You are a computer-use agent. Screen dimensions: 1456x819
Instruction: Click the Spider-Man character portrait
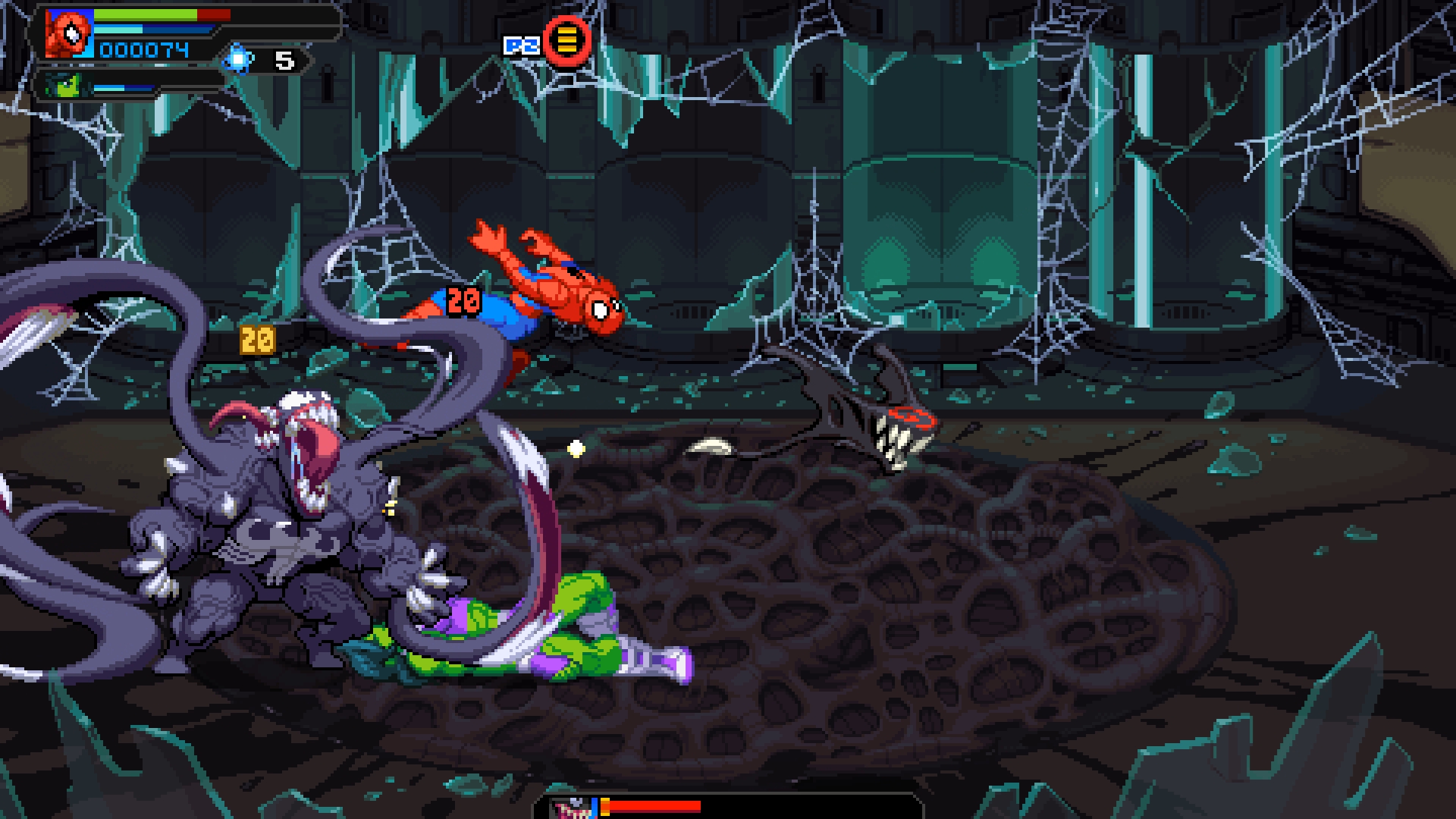click(x=69, y=34)
